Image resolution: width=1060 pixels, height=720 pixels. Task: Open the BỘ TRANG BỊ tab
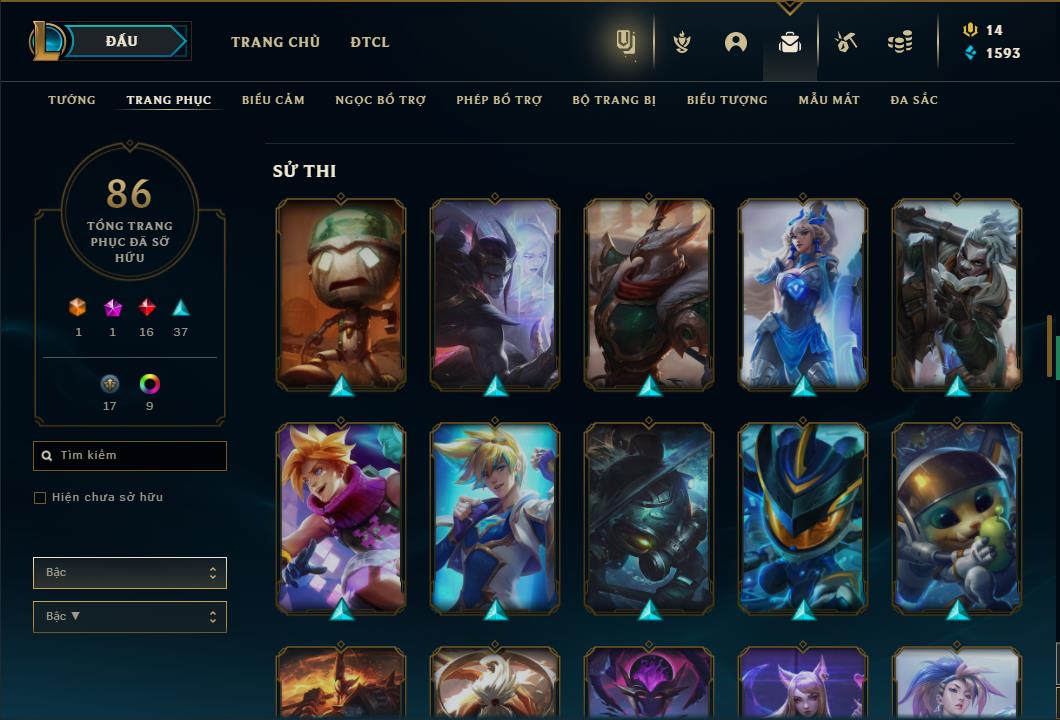[614, 100]
